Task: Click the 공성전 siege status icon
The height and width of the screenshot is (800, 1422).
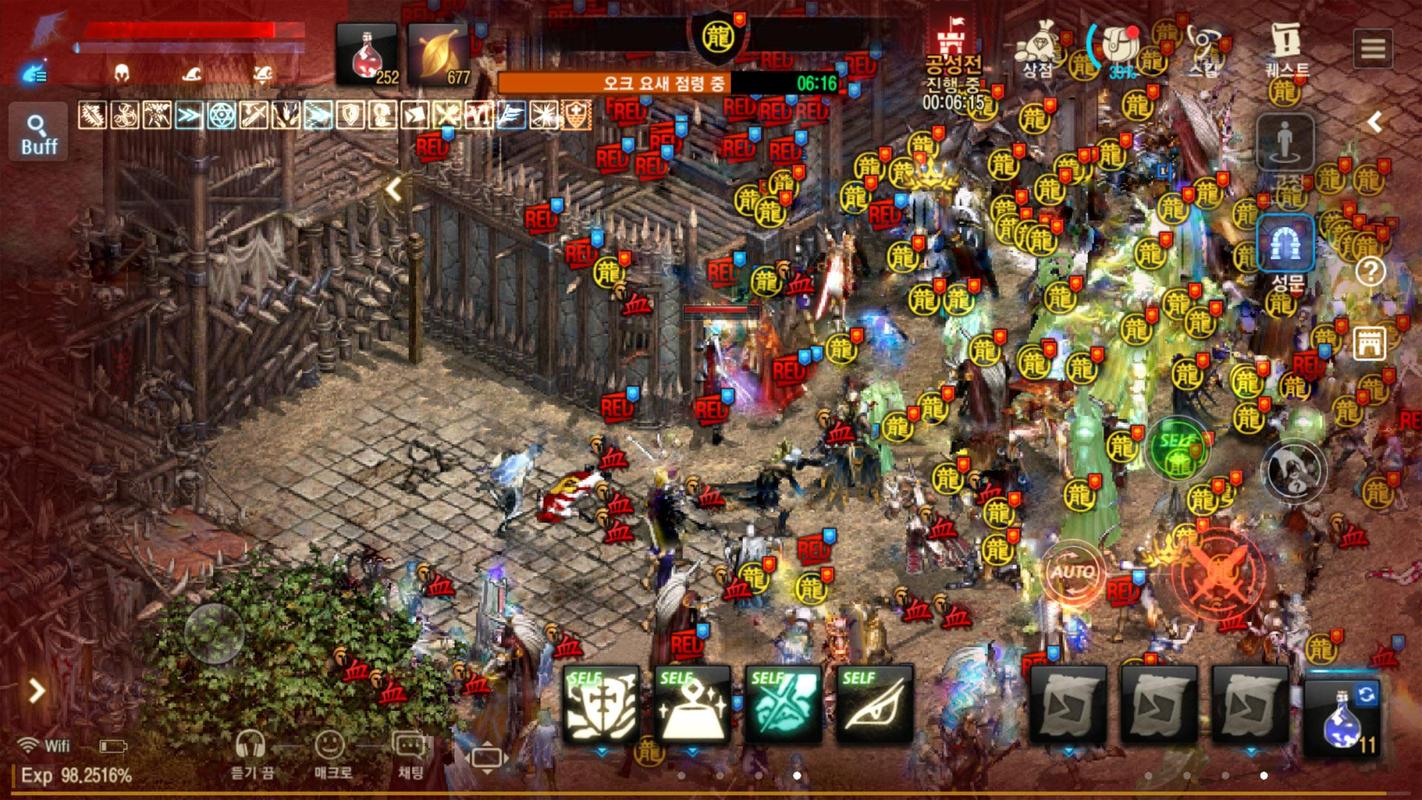Action: pos(953,62)
